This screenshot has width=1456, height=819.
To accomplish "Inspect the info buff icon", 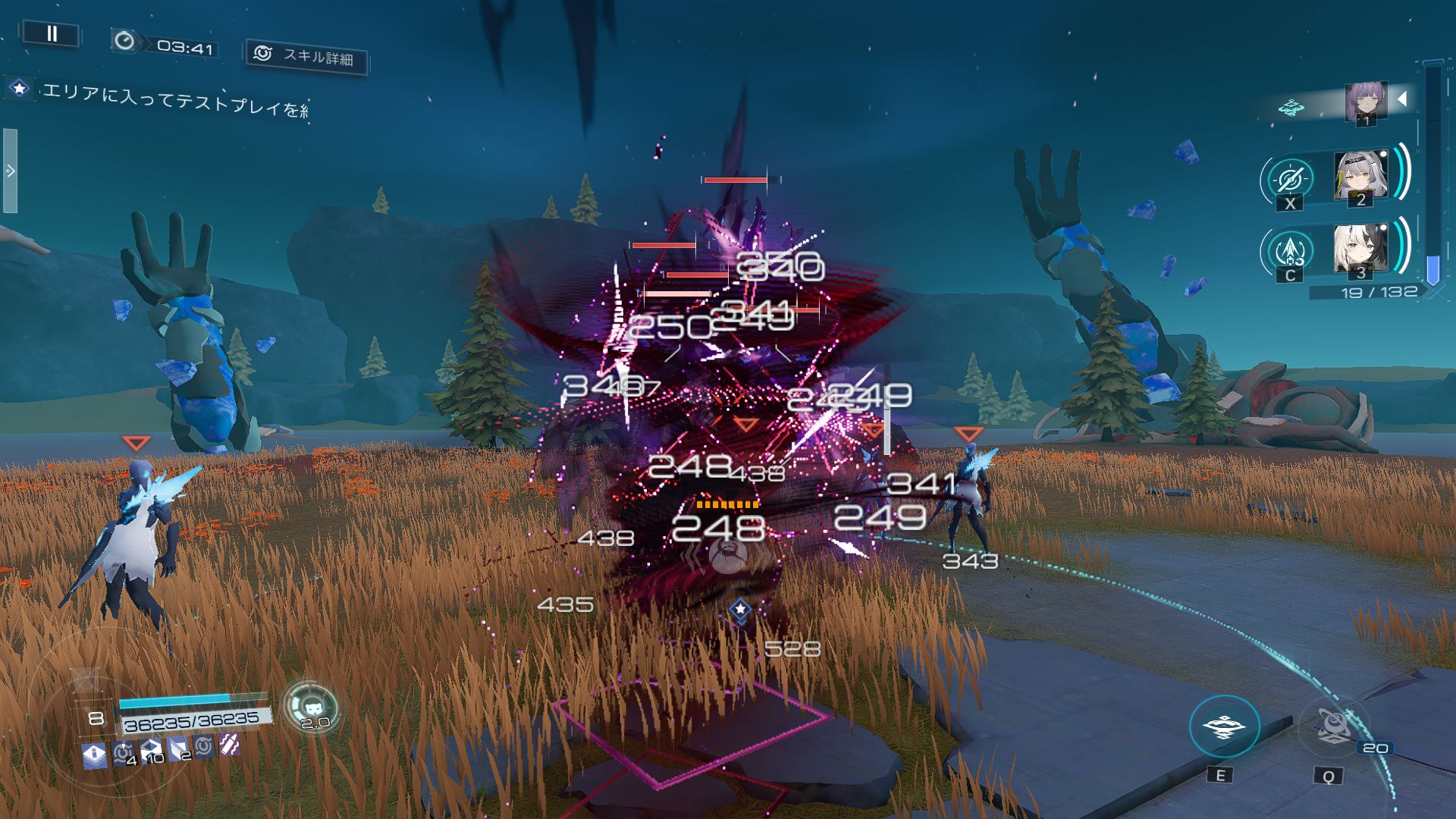I will pyautogui.click(x=94, y=754).
